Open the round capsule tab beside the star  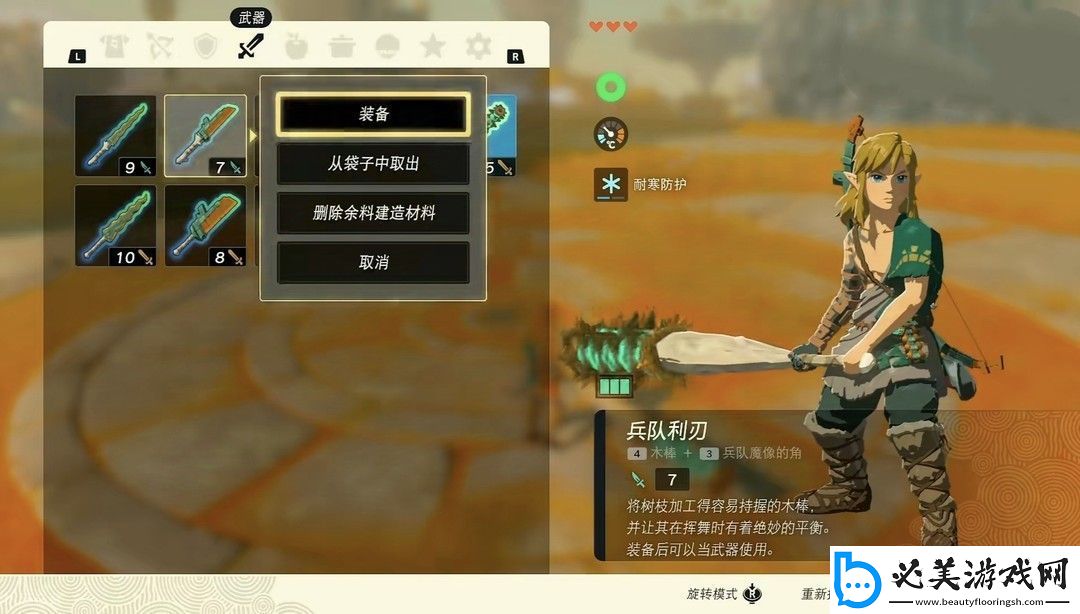(x=388, y=46)
